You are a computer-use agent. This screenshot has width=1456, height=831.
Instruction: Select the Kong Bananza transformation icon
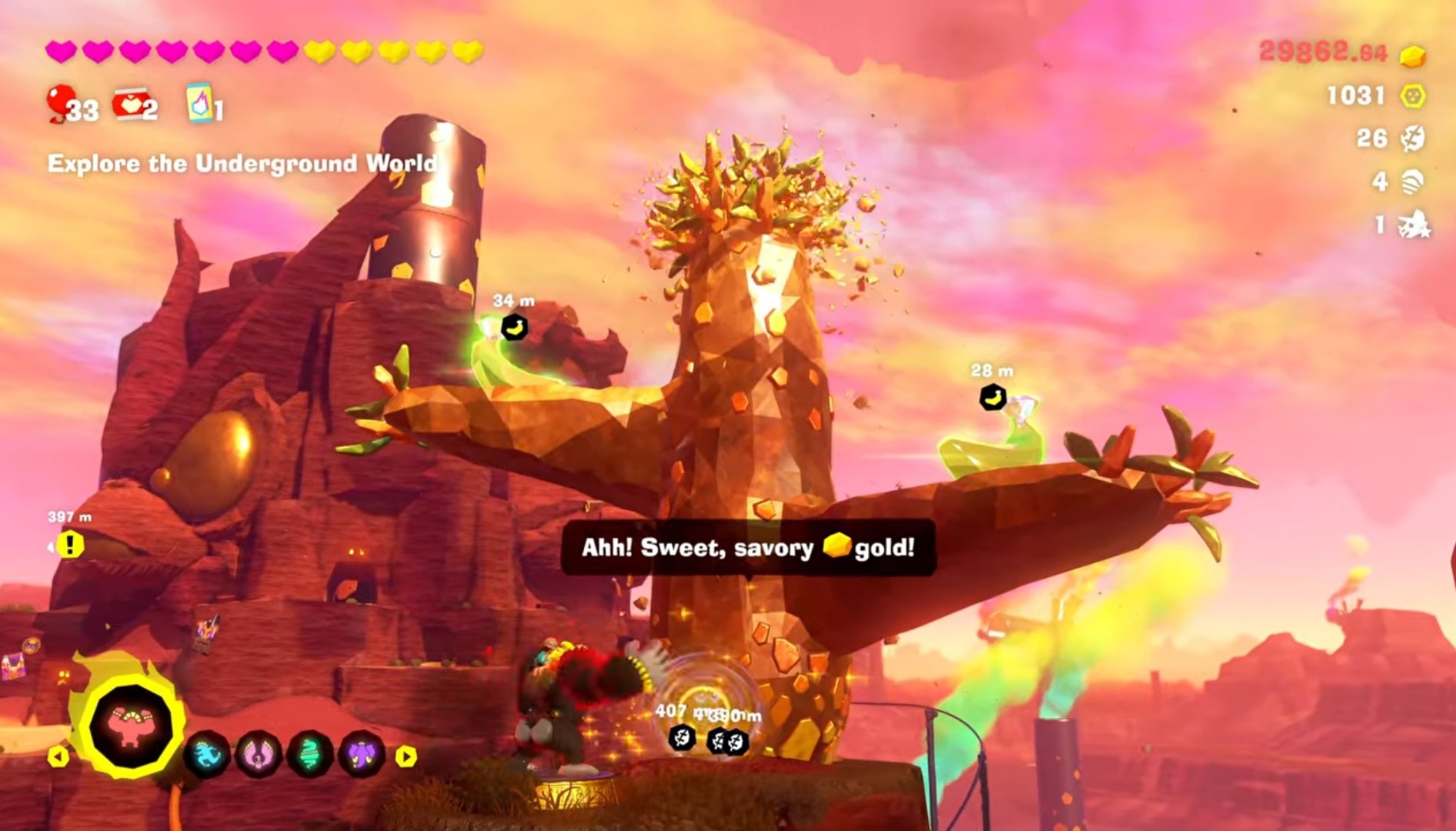click(x=130, y=726)
